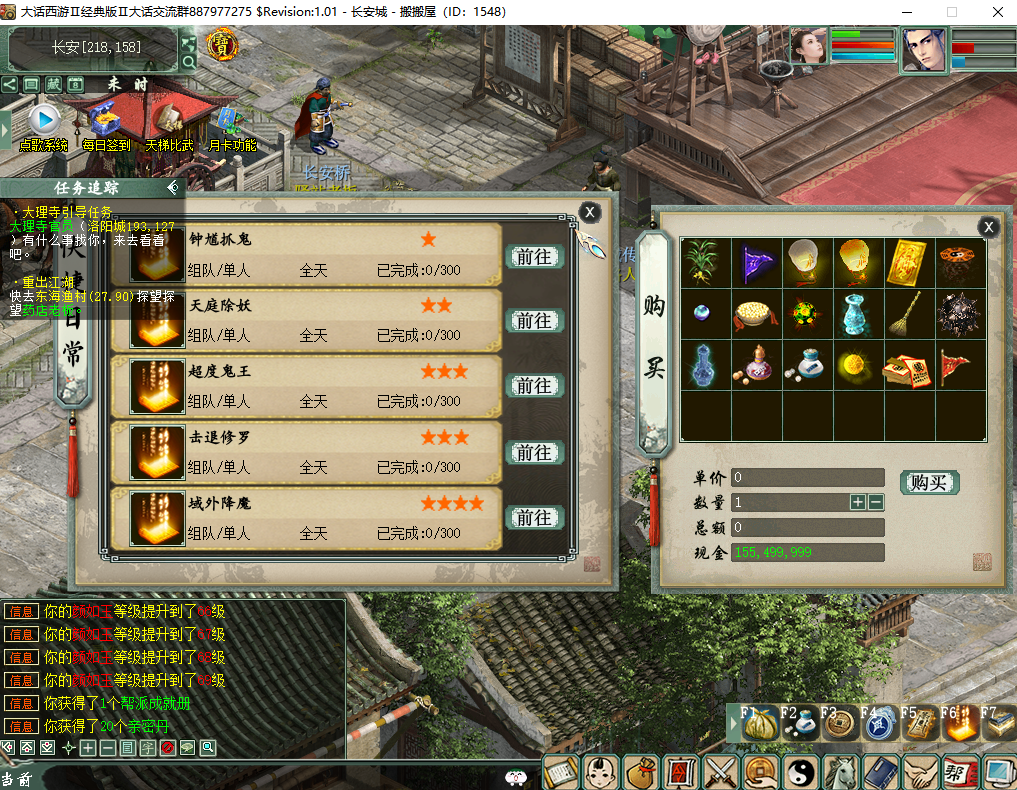The width and height of the screenshot is (1017, 790).
Task: Select the broom item in shop
Action: click(x=909, y=314)
